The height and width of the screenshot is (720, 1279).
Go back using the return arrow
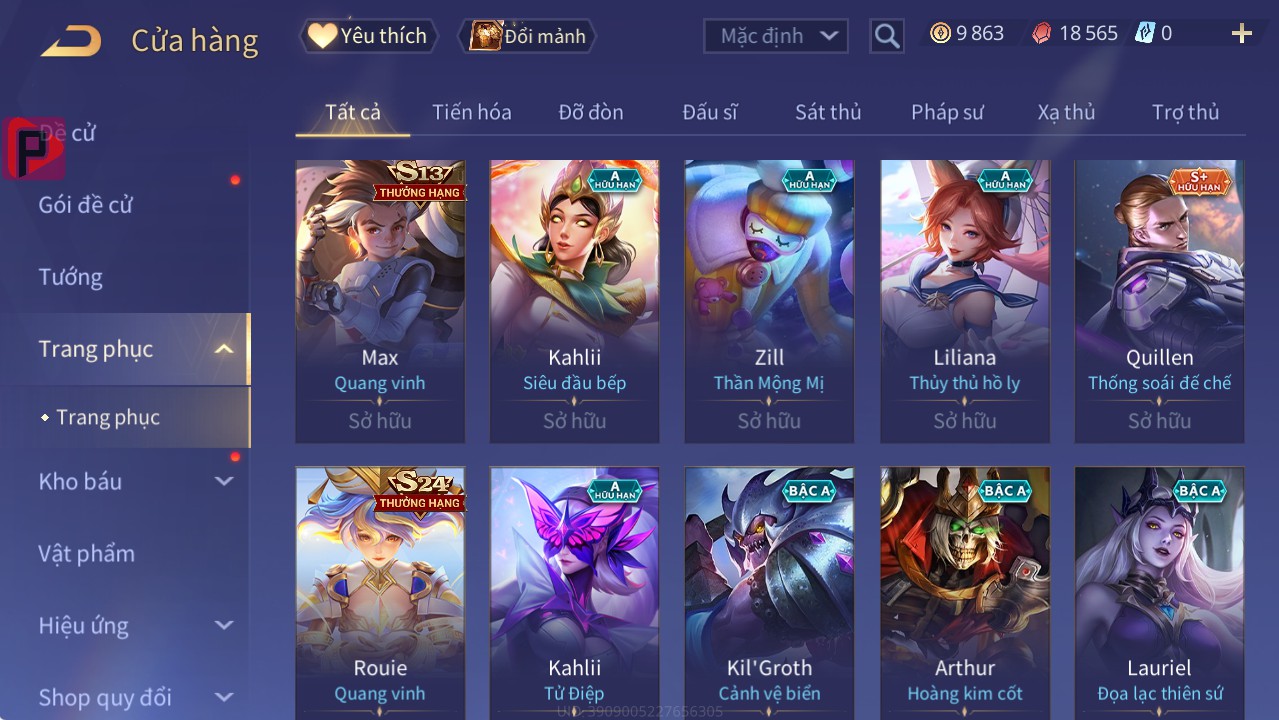[71, 41]
